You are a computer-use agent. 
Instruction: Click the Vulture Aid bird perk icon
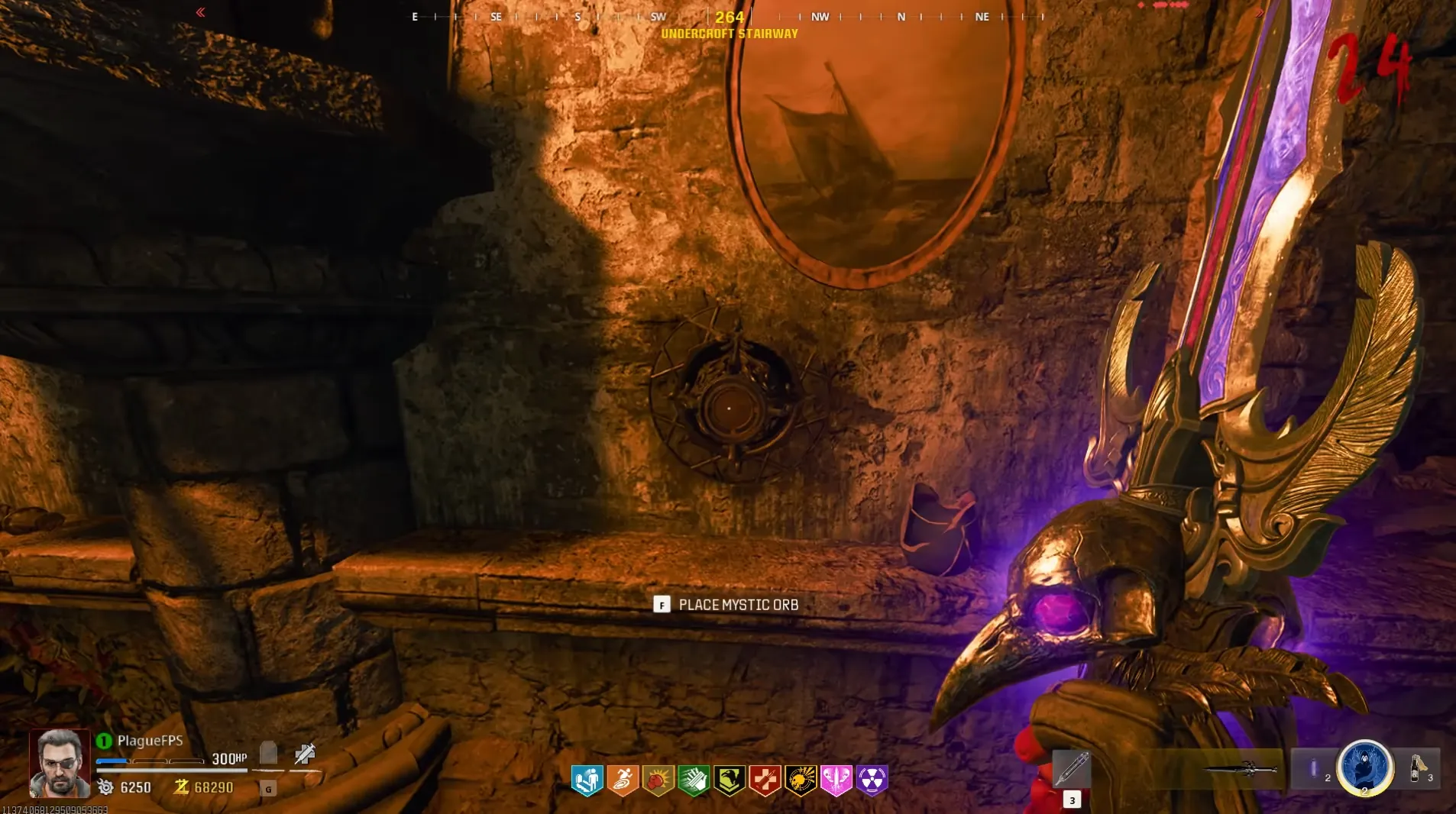point(730,780)
